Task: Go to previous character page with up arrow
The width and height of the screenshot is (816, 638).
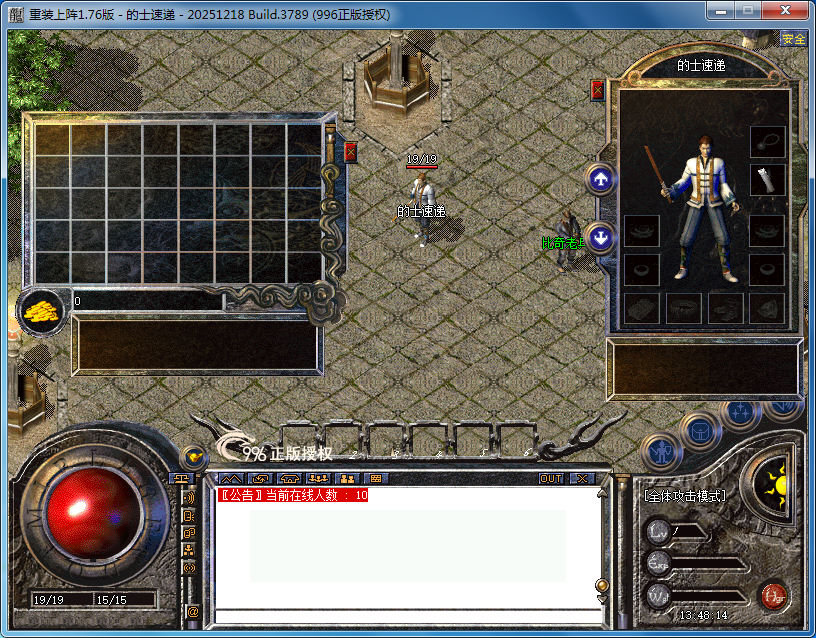Action: (x=600, y=180)
